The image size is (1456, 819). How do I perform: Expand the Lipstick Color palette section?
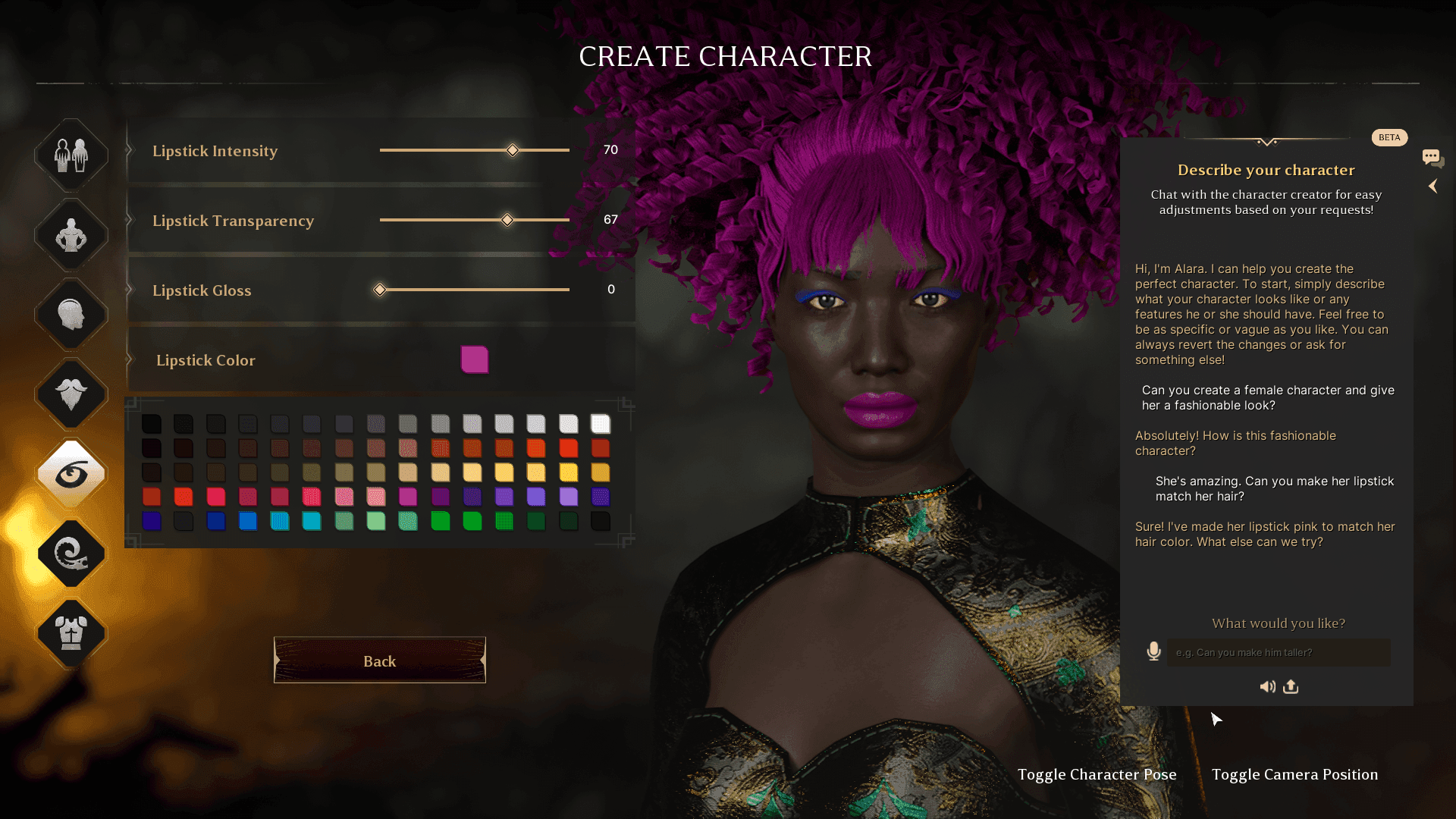point(475,360)
